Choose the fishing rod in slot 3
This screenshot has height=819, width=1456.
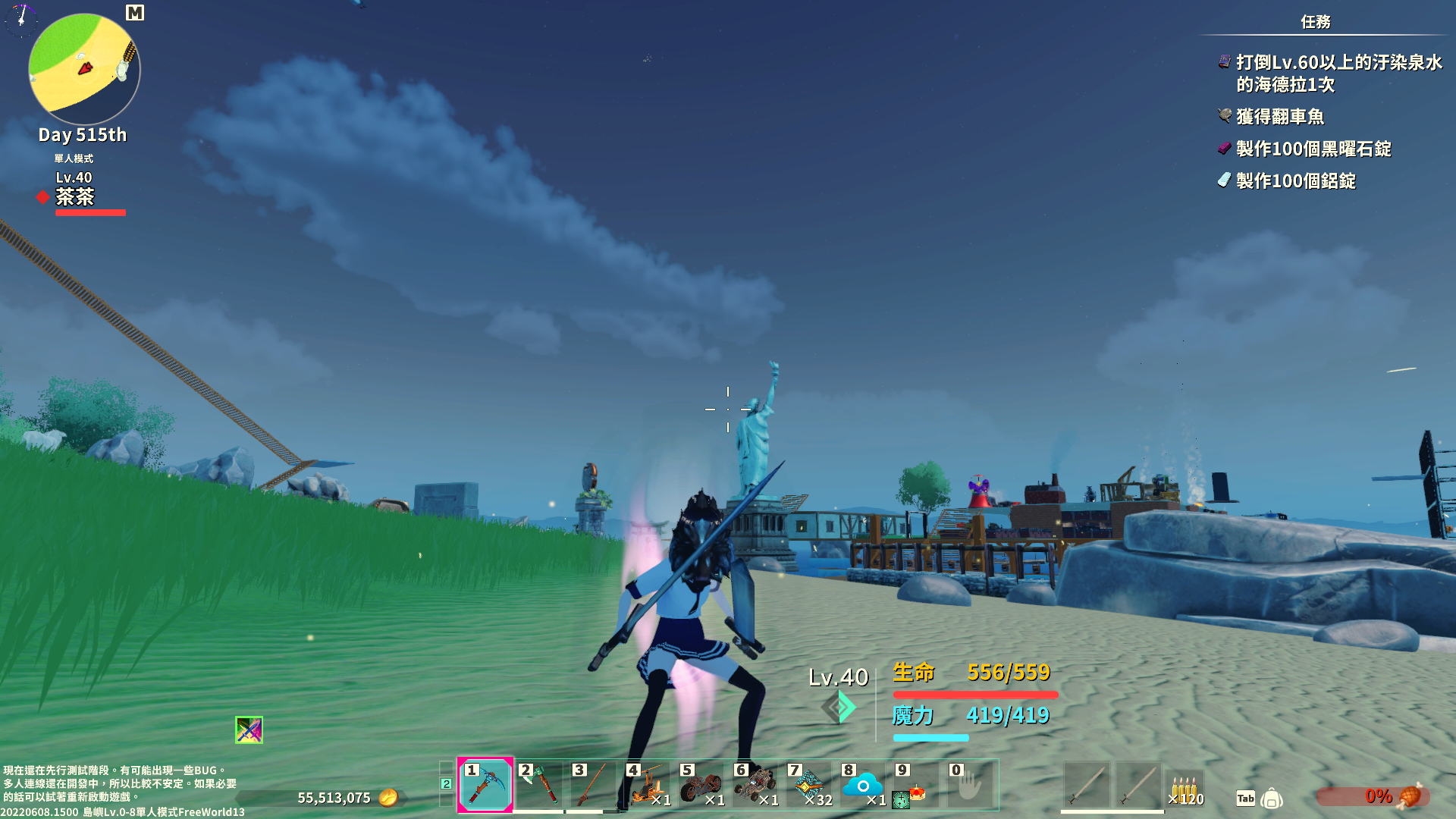tap(593, 786)
